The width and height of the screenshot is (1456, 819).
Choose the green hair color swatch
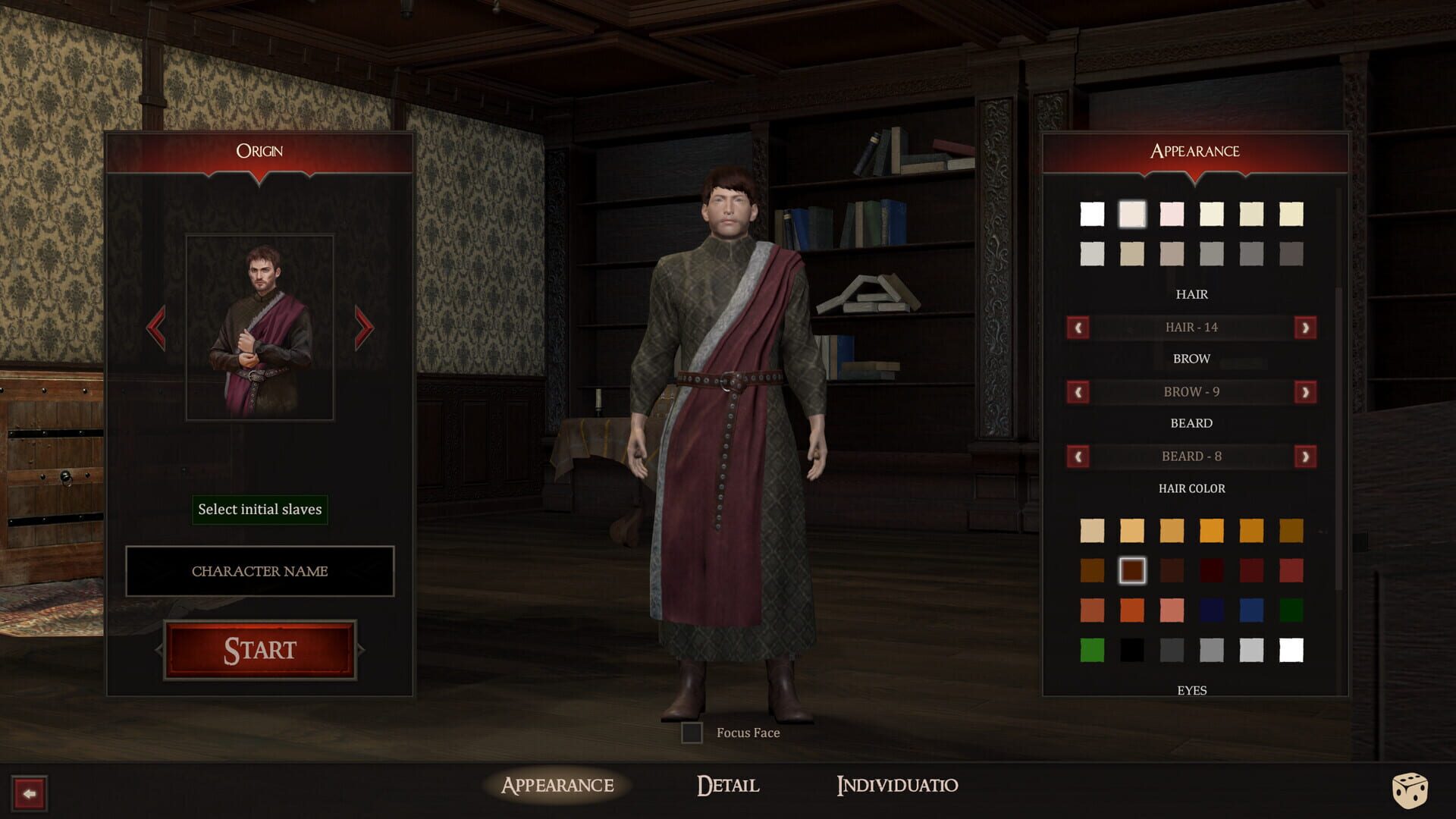coord(1092,651)
